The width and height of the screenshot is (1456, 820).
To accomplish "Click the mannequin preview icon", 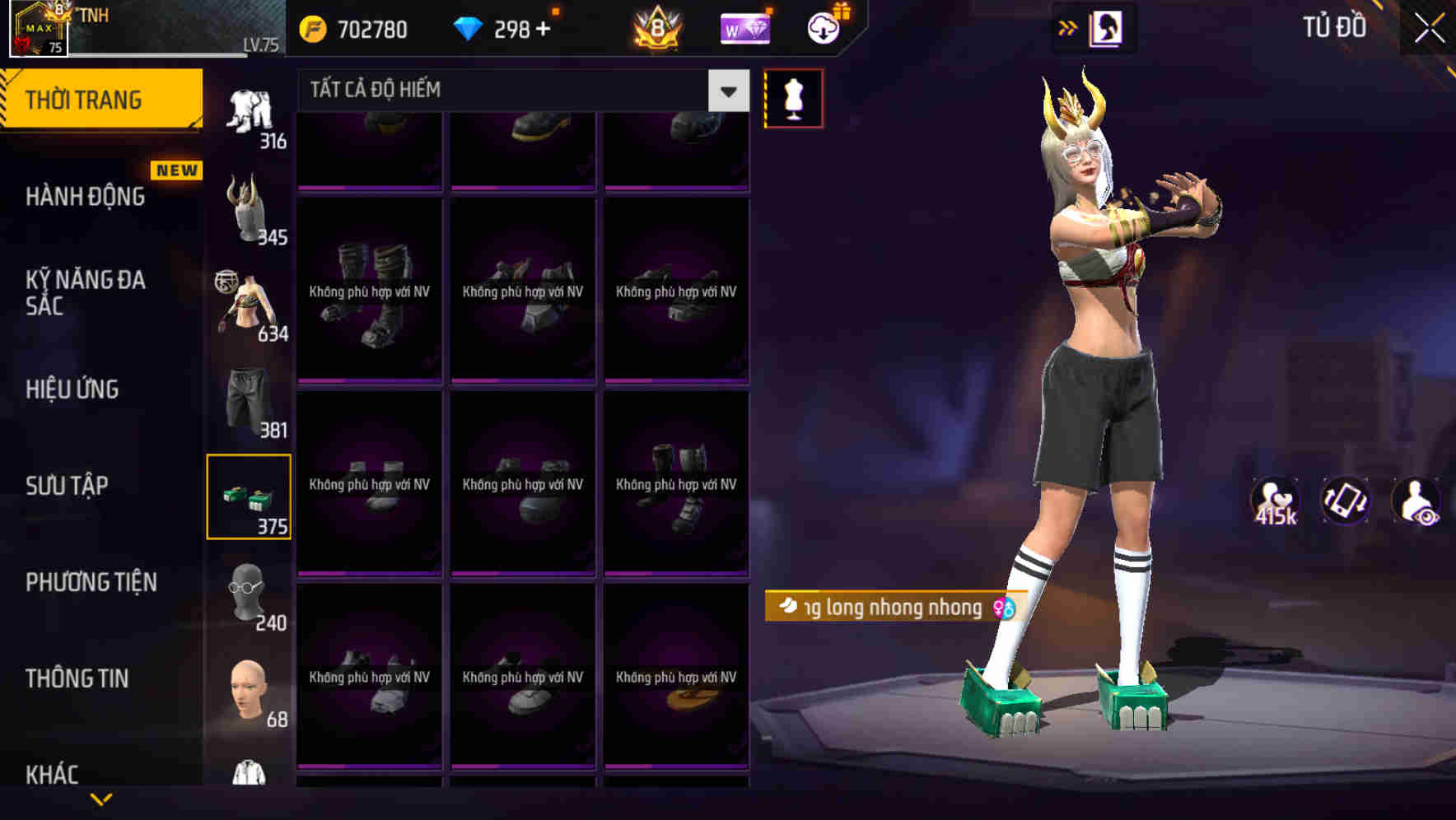I will (792, 97).
